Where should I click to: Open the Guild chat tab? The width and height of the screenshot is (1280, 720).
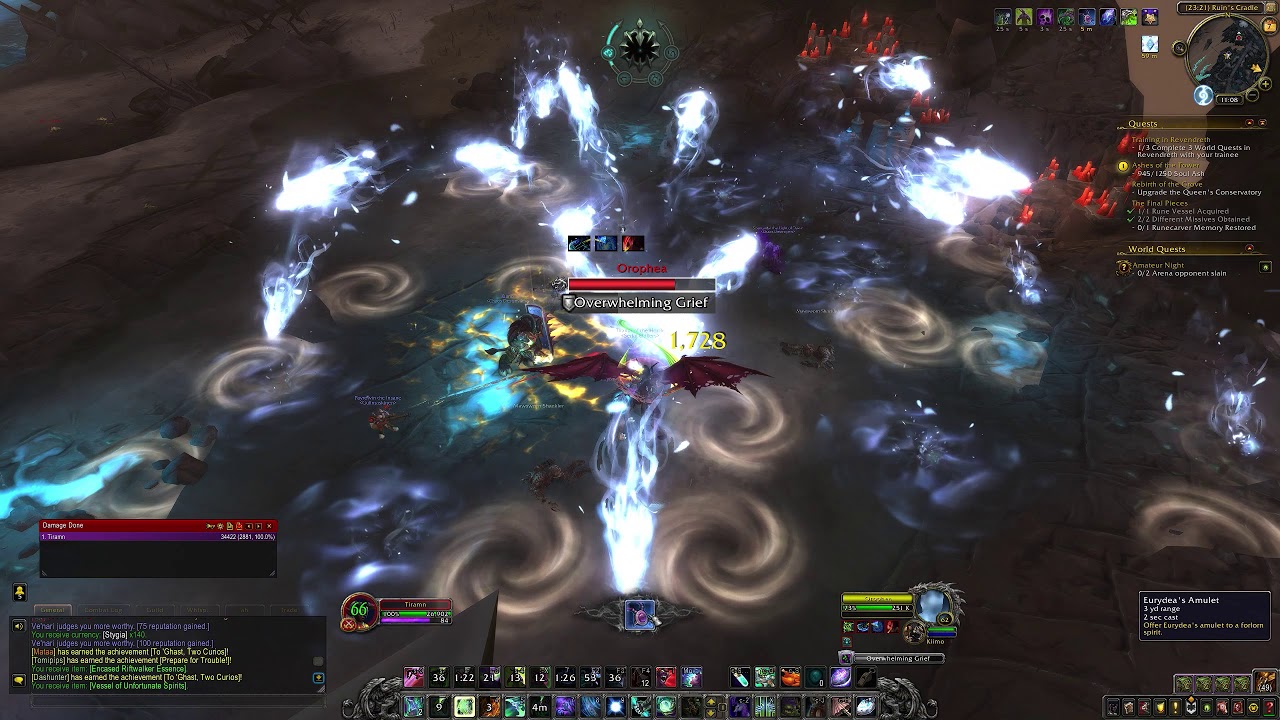tap(156, 609)
